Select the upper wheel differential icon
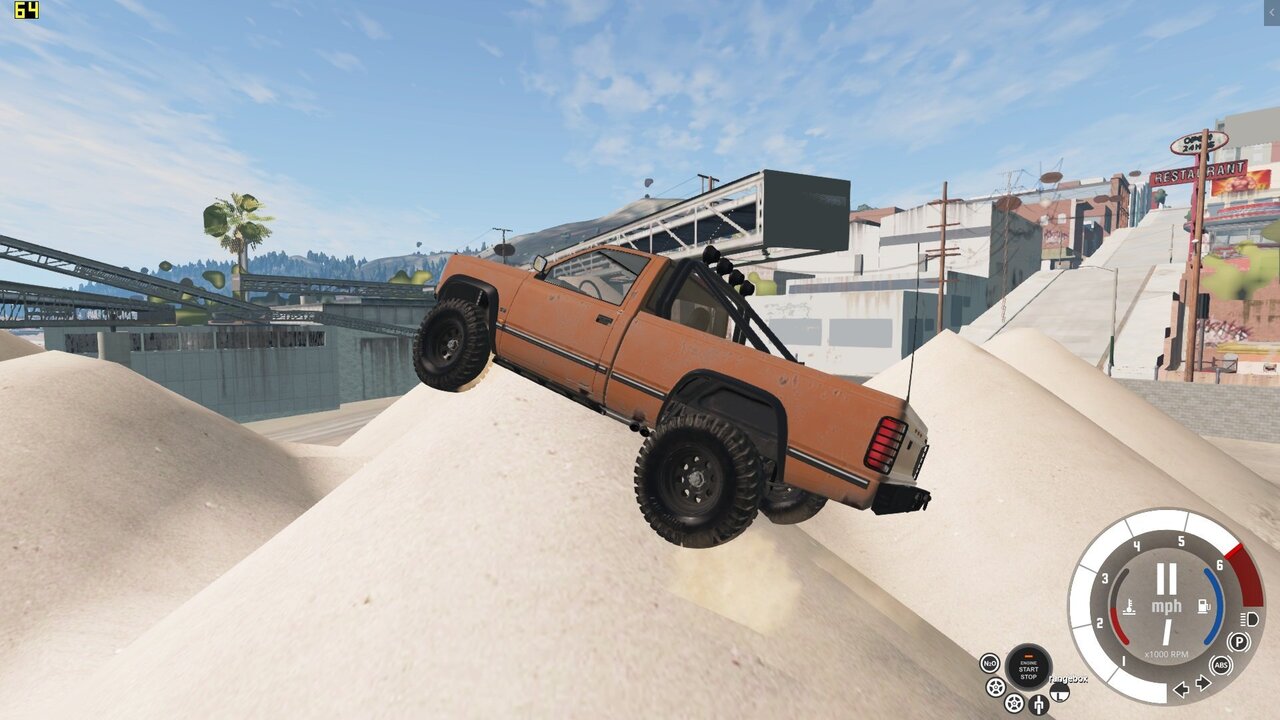 [x=995, y=687]
